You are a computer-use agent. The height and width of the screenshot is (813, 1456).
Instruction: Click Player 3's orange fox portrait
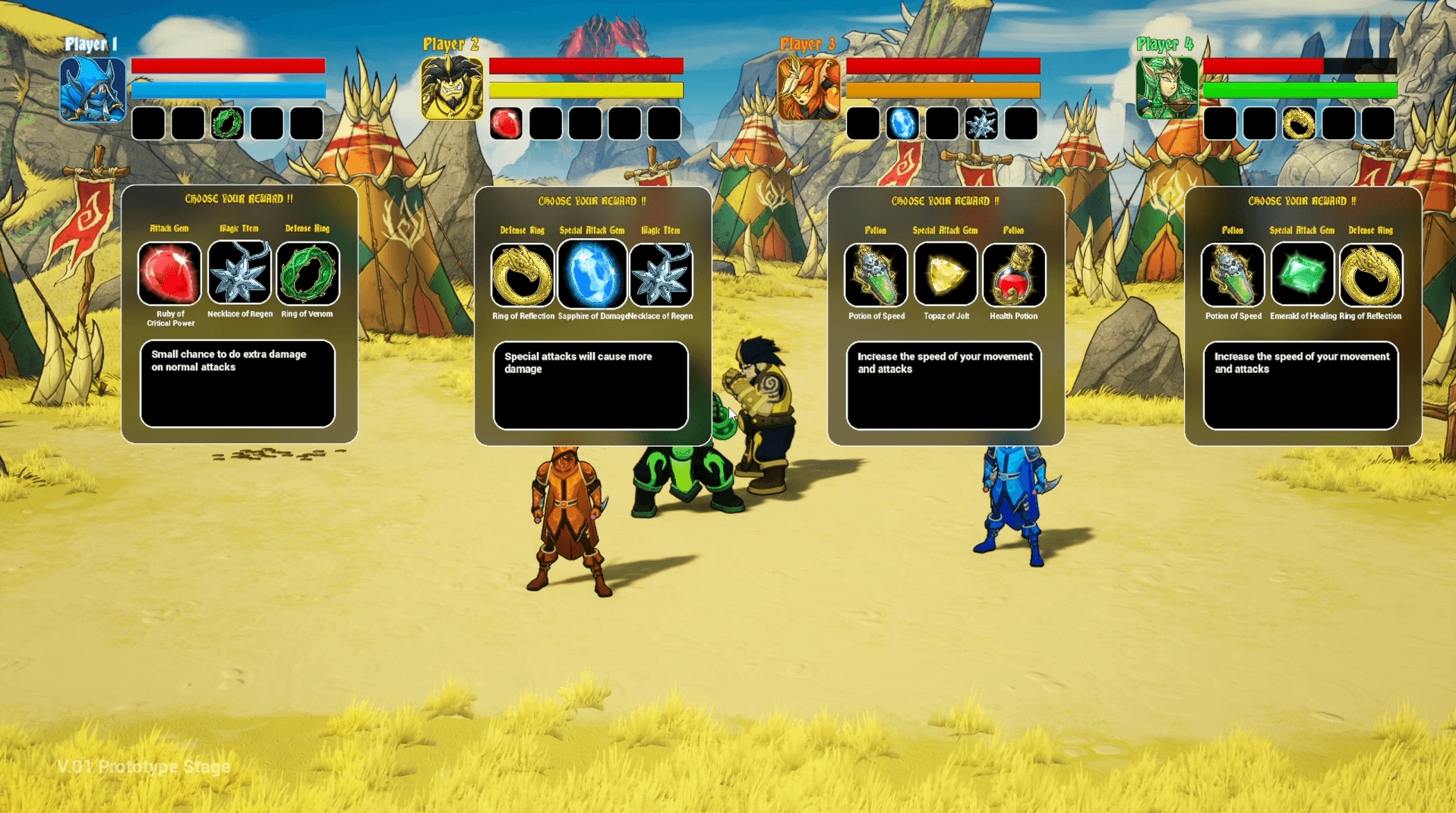(808, 90)
